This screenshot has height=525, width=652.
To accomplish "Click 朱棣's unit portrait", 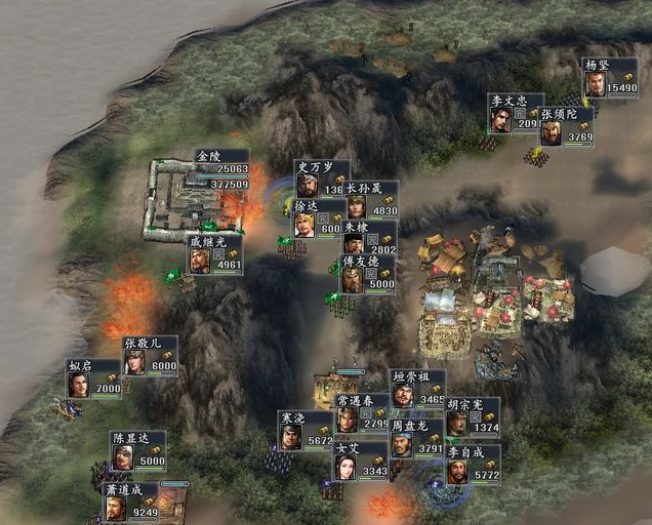I will pyautogui.click(x=355, y=244).
